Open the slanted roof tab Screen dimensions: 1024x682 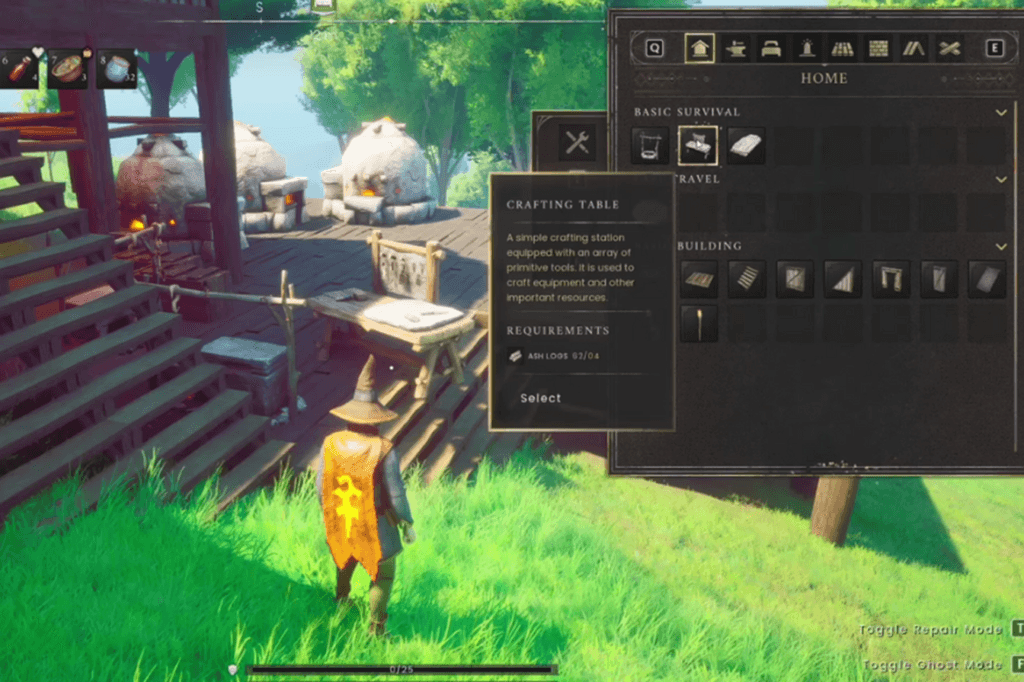tap(913, 48)
